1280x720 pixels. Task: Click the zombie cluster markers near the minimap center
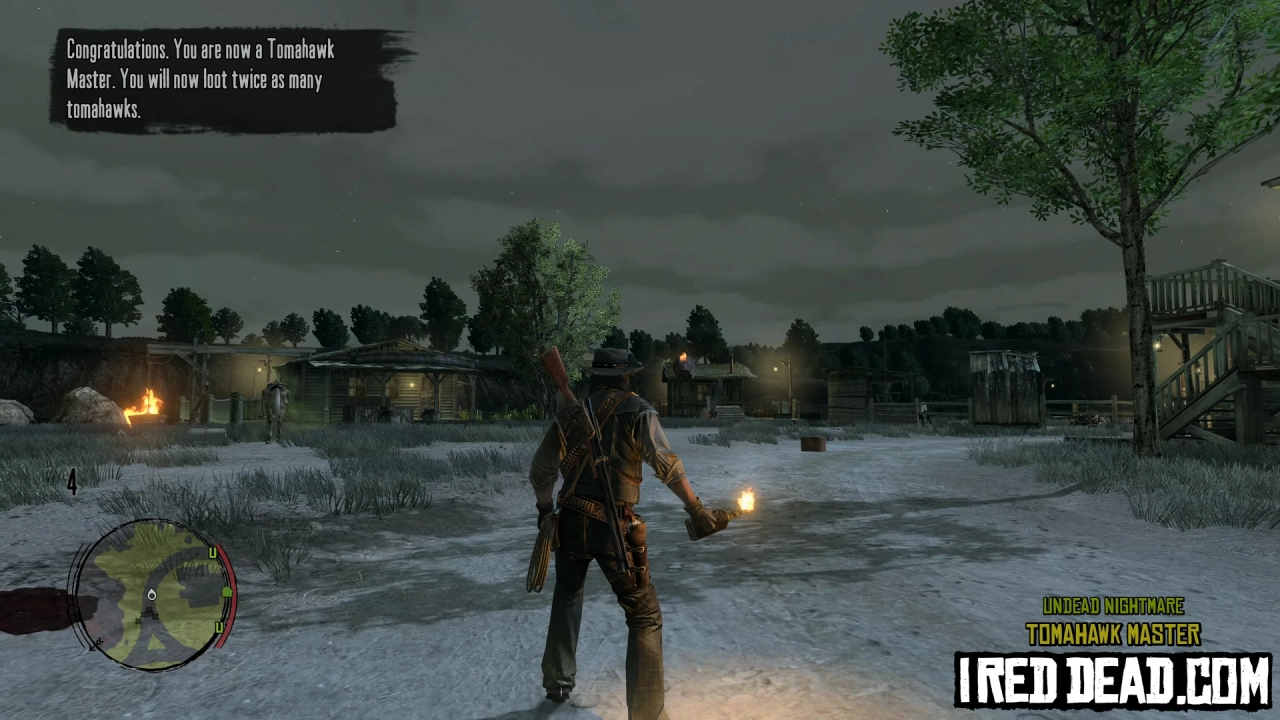coord(148,614)
